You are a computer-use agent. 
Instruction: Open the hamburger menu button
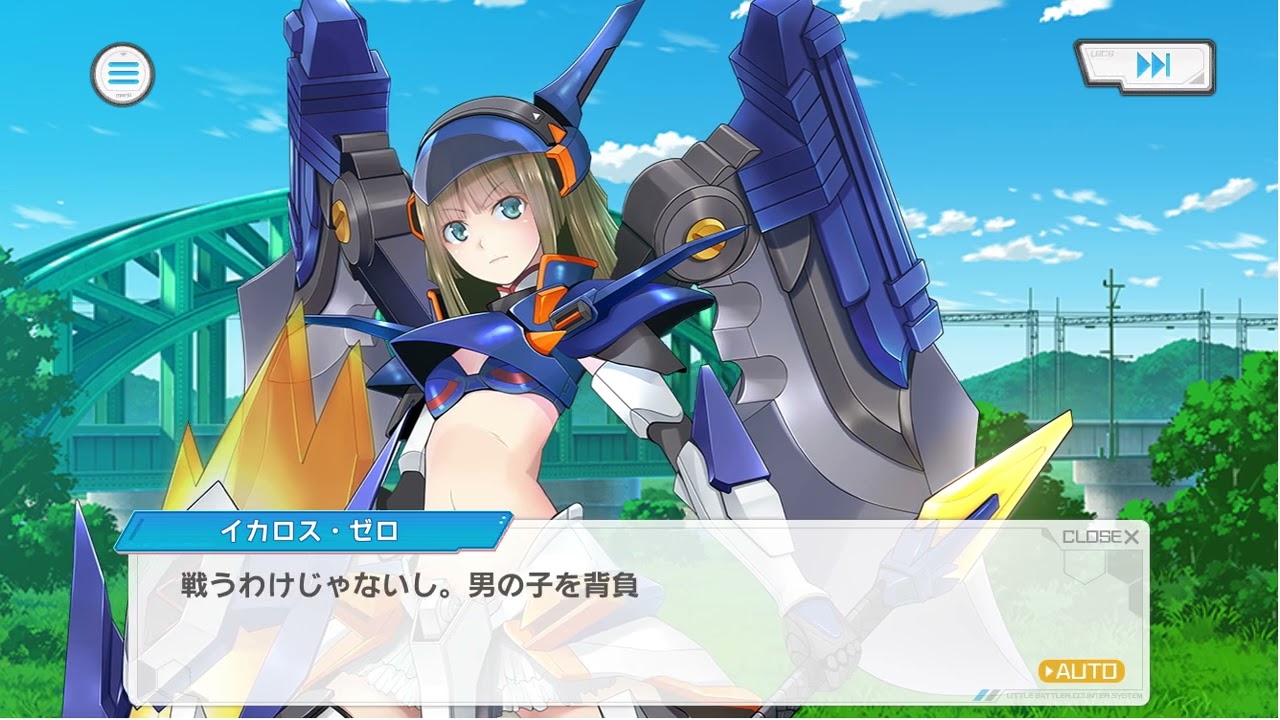123,73
